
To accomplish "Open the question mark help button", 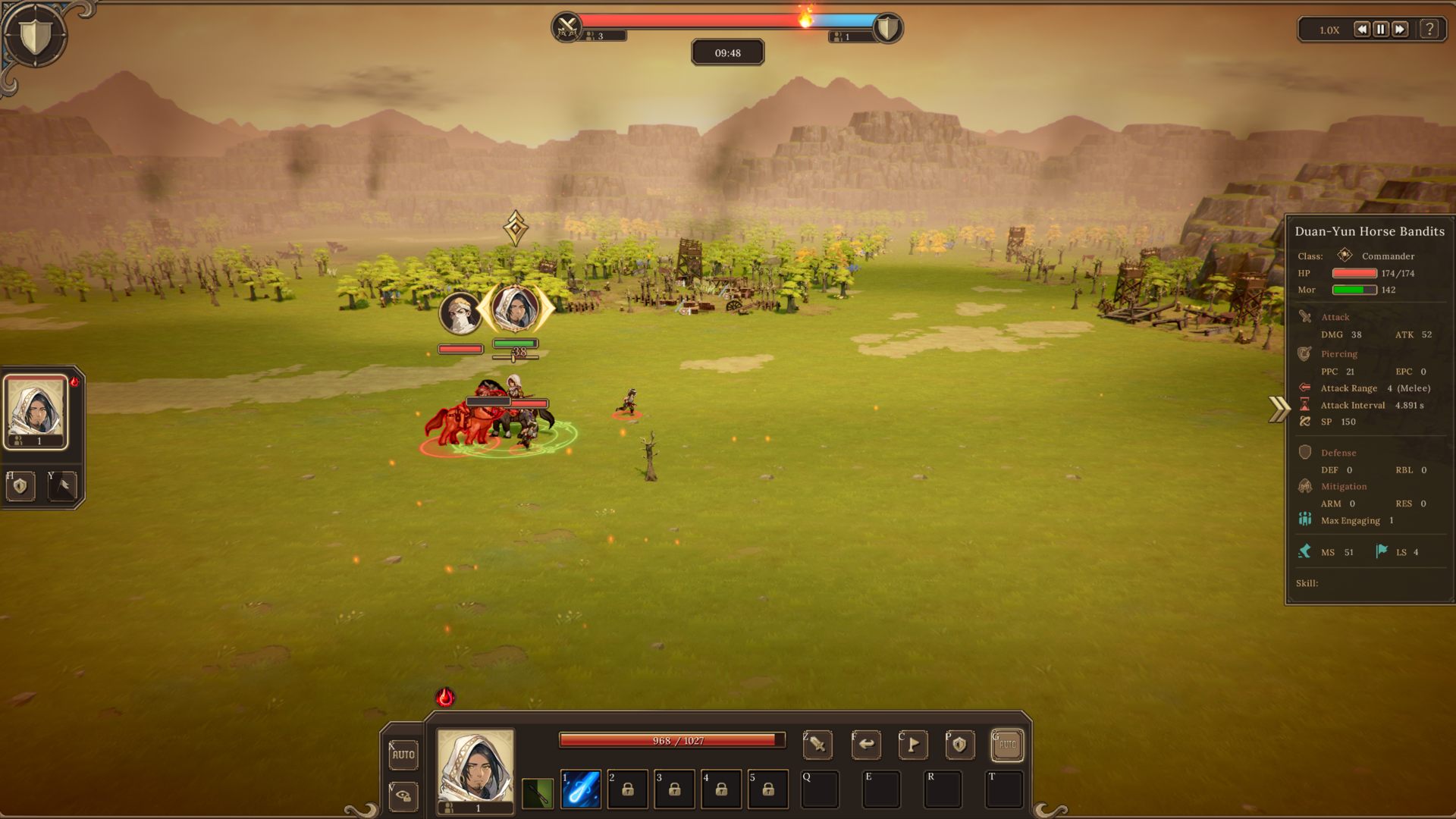I will [x=1429, y=30].
